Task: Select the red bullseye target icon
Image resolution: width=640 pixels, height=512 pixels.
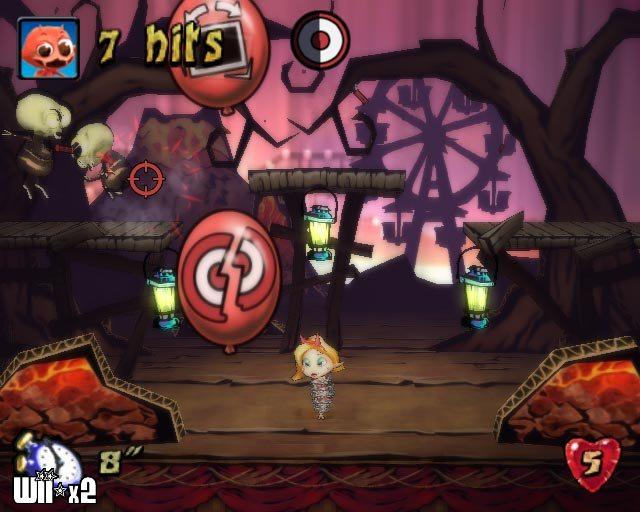Action: [x=320, y=41]
